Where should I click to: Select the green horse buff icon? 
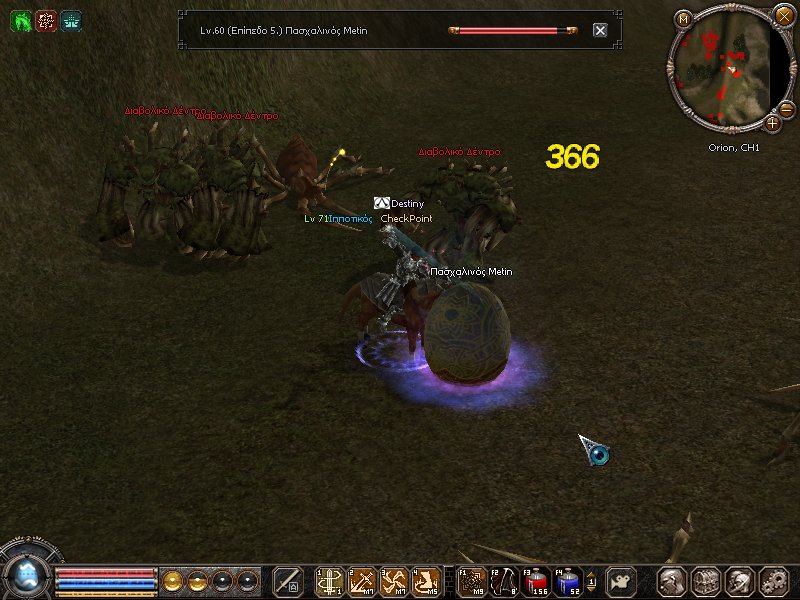[20, 20]
